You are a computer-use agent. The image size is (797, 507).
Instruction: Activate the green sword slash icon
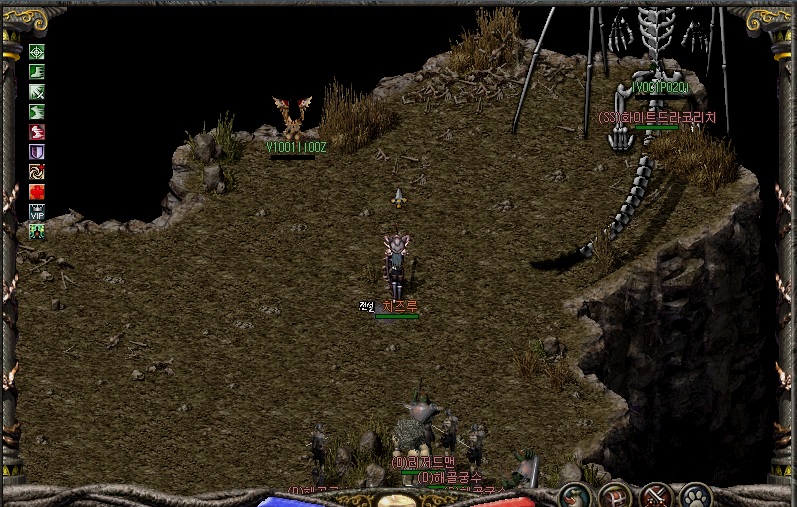(x=37, y=92)
